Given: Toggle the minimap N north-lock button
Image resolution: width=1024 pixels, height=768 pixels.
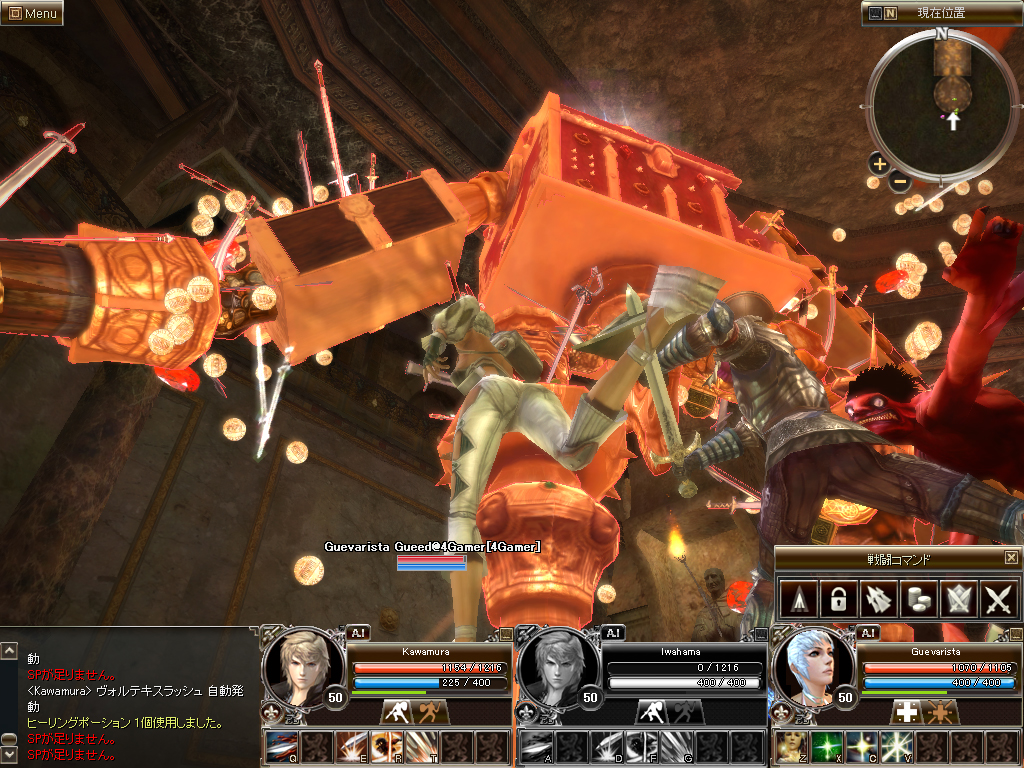Looking at the screenshot, I should [x=890, y=14].
